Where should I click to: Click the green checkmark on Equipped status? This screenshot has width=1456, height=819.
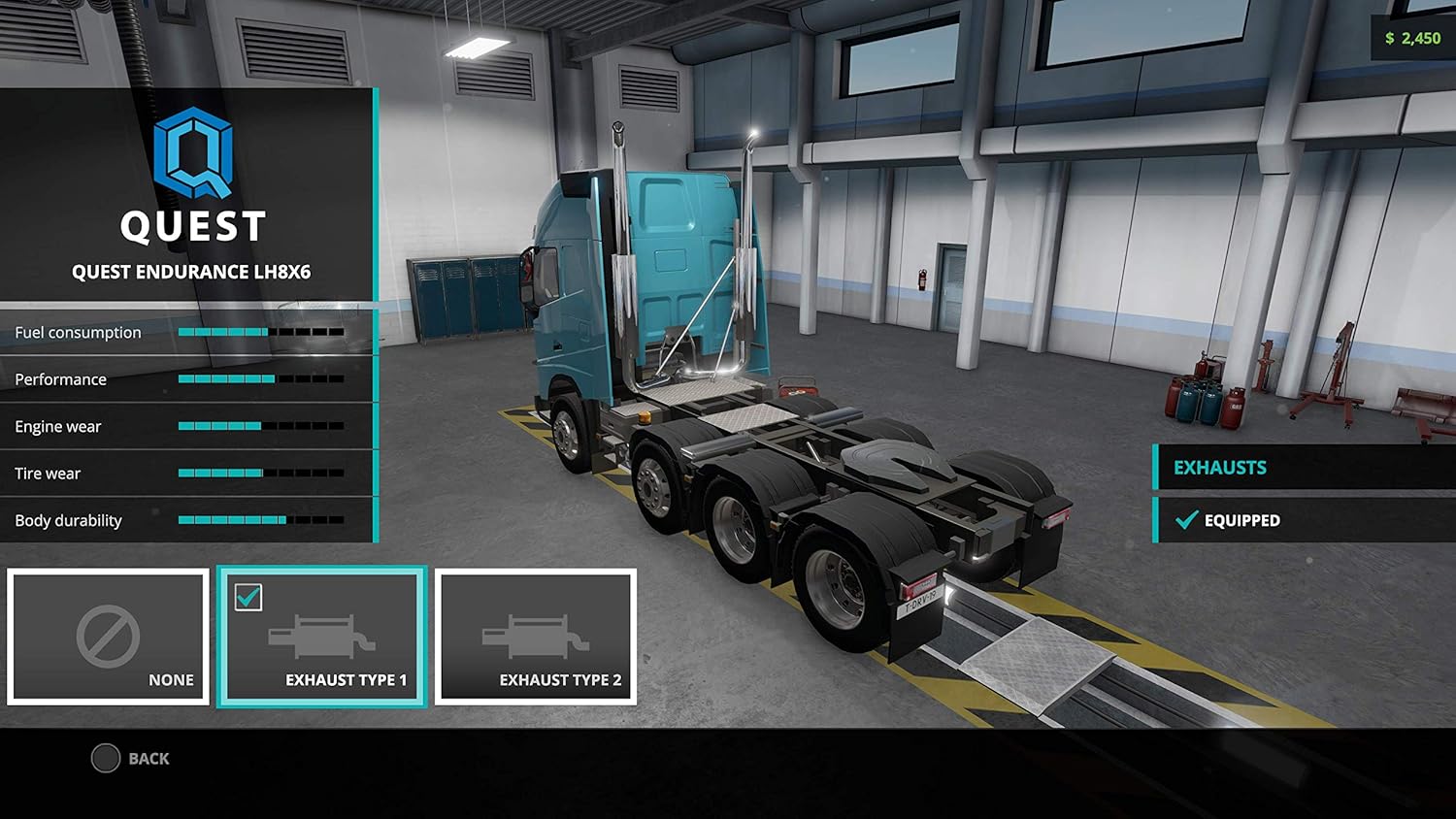(x=1186, y=520)
